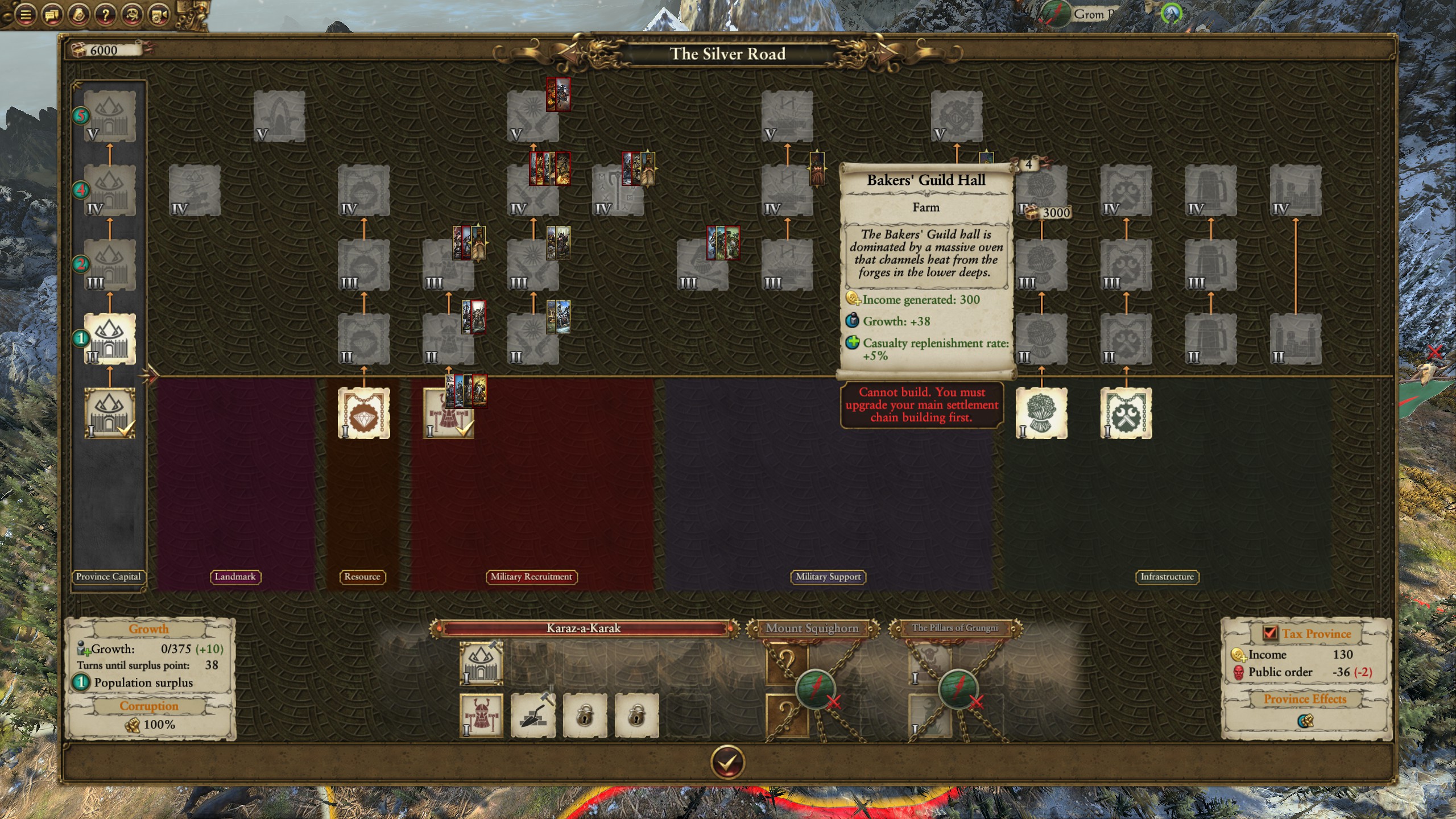Select The Pillars of Grungni banner
The height and width of the screenshot is (819, 1456).
coord(955,628)
